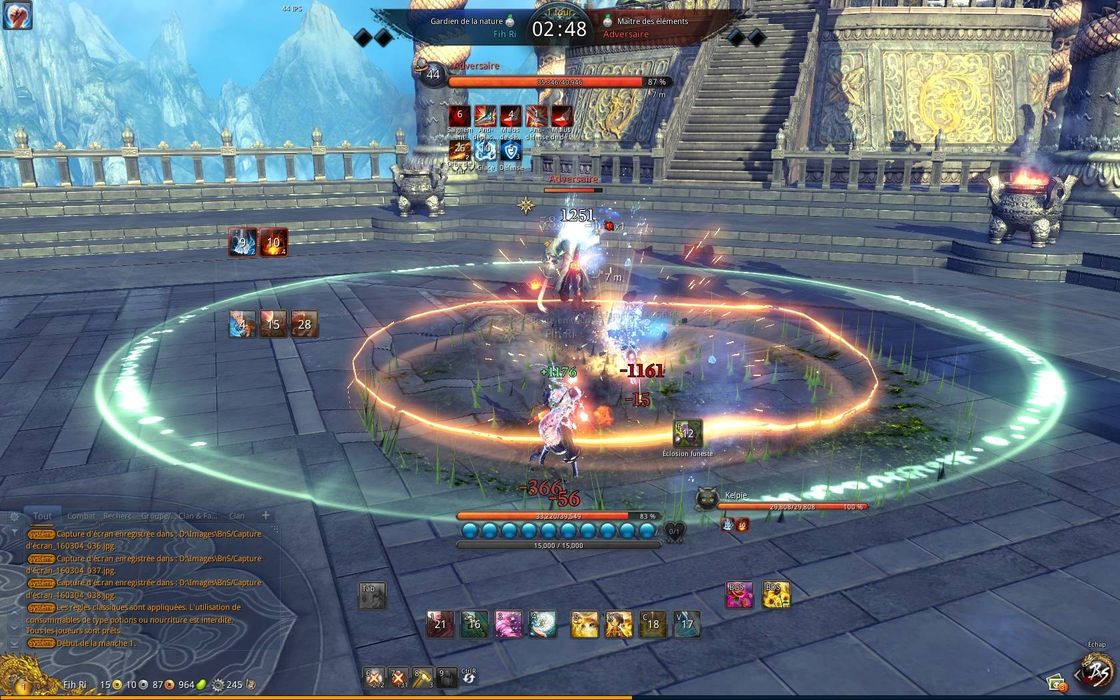Inspect the opponent's Défense buff icon
Screen dimensions: 1120x700
click(x=511, y=151)
